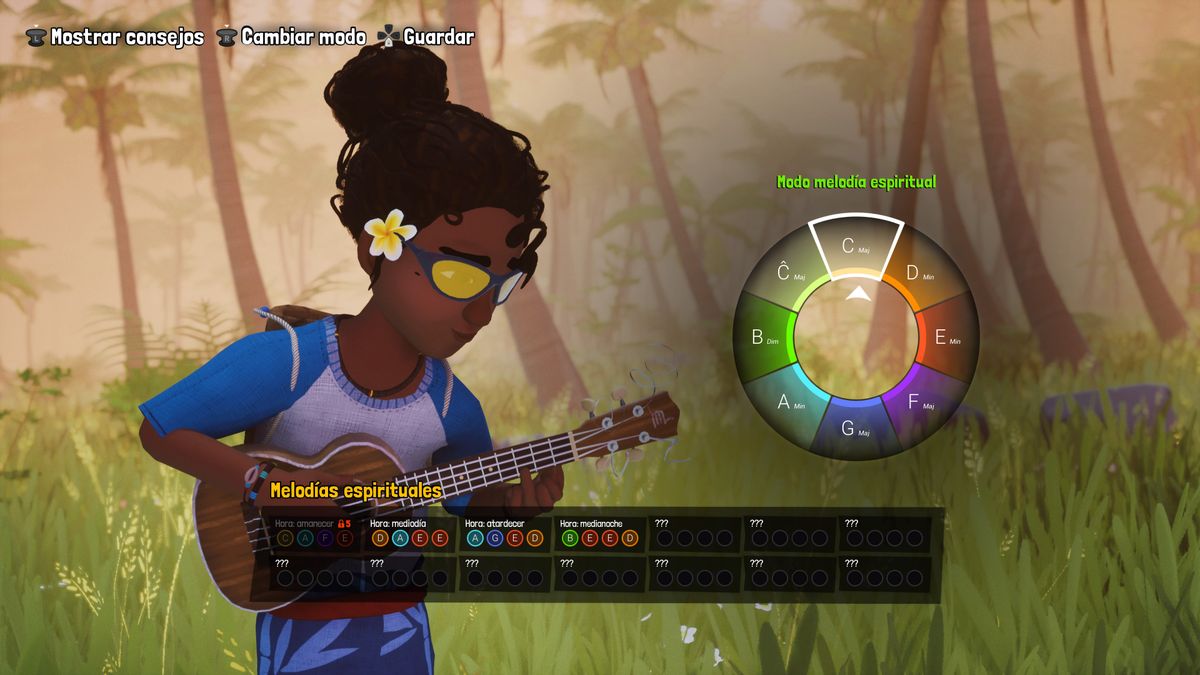Select the purple F Maj chord
This screenshot has width=1200, height=675.
tap(918, 402)
